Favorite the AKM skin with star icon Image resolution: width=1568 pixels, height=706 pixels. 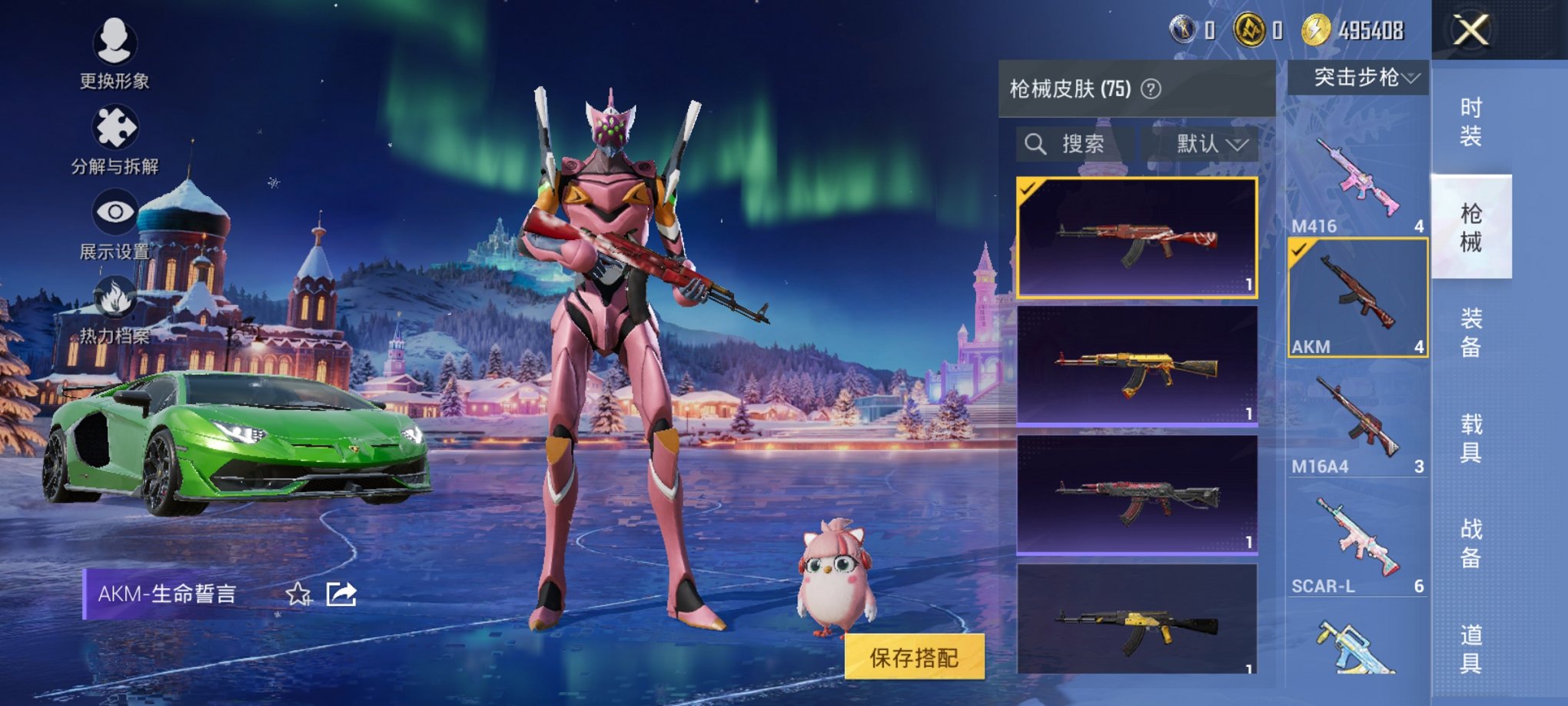[x=297, y=594]
